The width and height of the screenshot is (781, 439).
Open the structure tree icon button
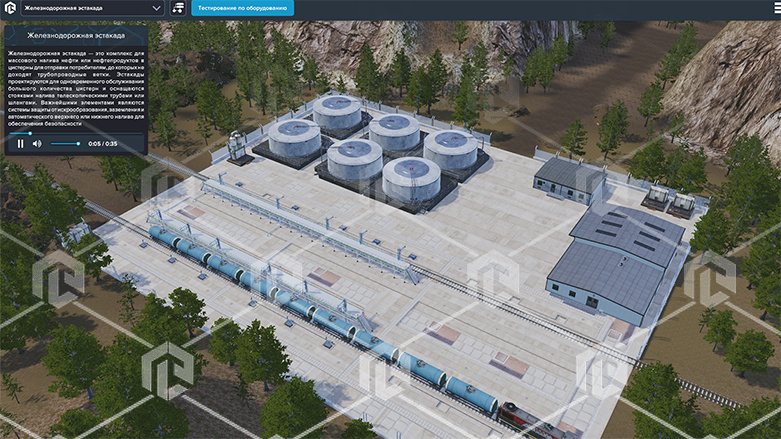tap(178, 8)
